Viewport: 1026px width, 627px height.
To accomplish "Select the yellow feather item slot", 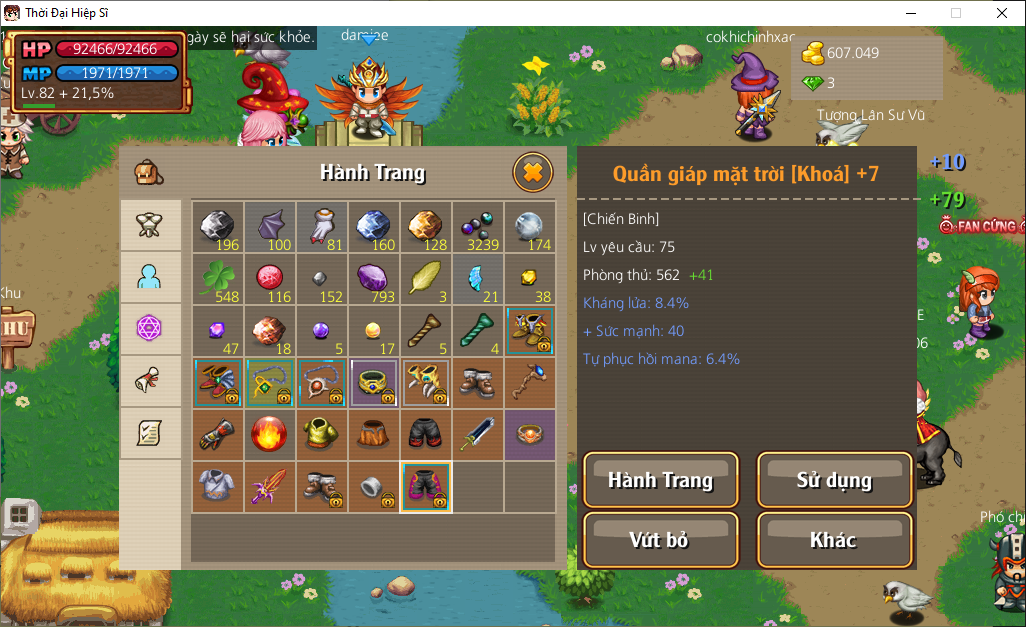I will click(x=425, y=279).
